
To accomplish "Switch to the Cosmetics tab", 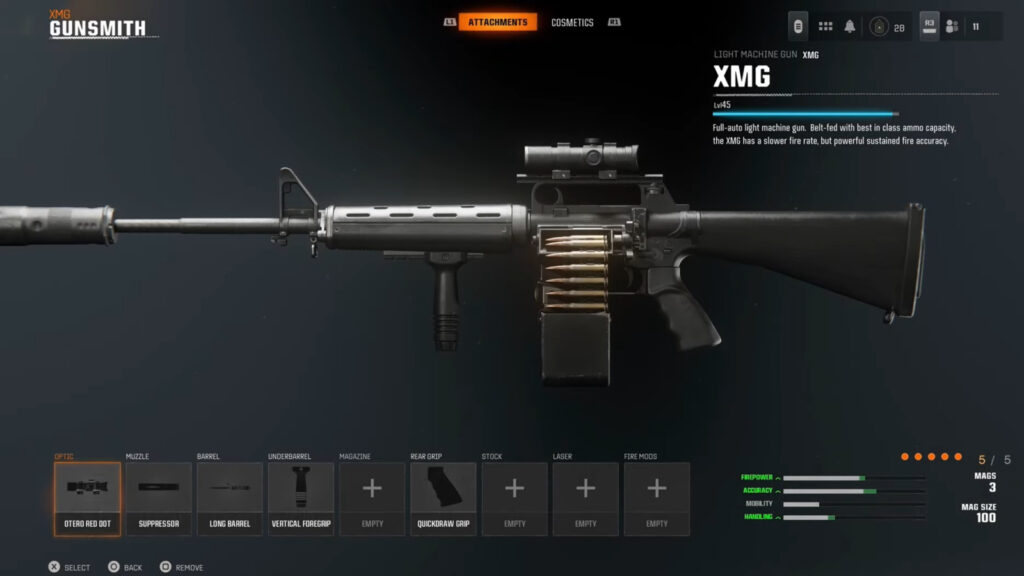I will [x=572, y=22].
